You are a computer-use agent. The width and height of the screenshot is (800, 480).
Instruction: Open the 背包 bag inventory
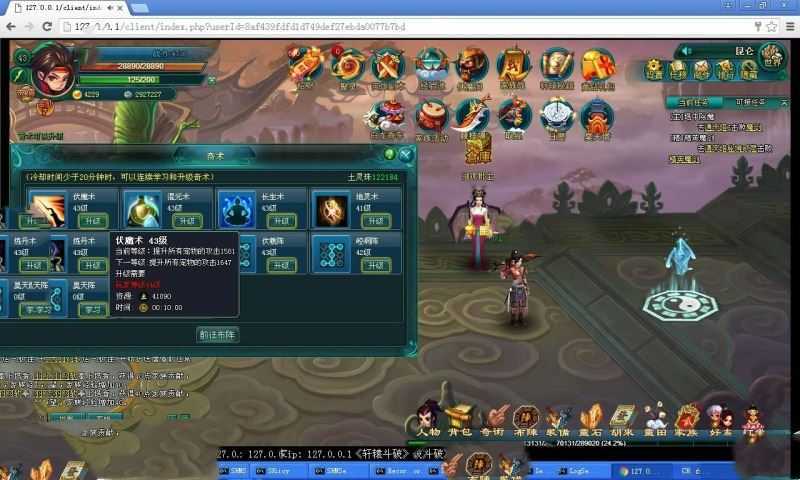click(459, 418)
